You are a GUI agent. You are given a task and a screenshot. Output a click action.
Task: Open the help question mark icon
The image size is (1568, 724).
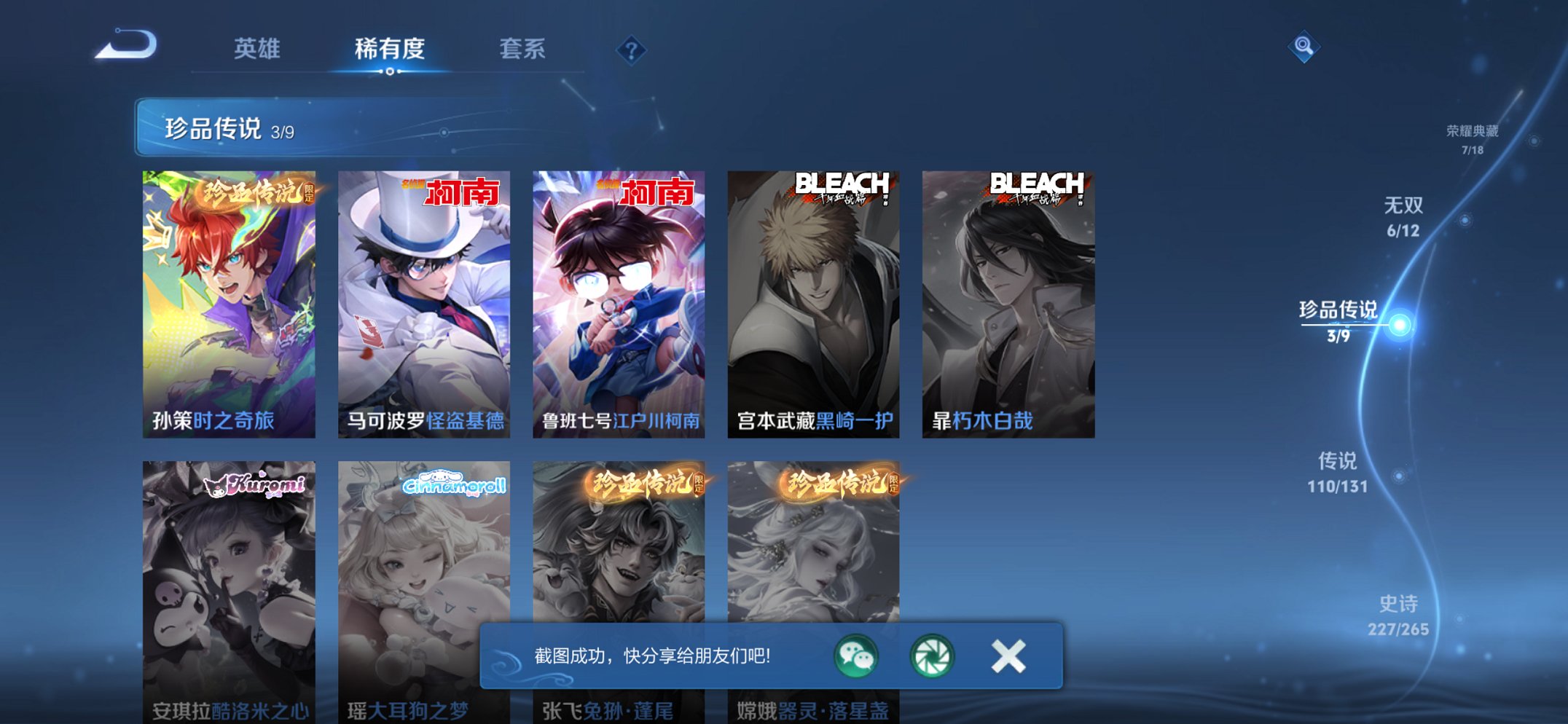click(632, 50)
